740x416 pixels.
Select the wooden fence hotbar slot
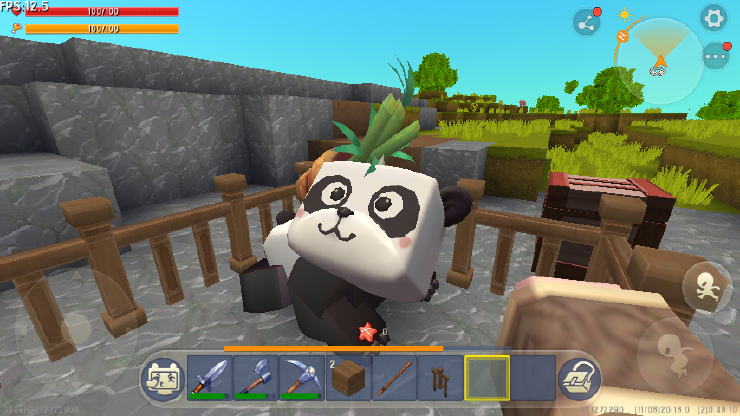tap(440, 378)
